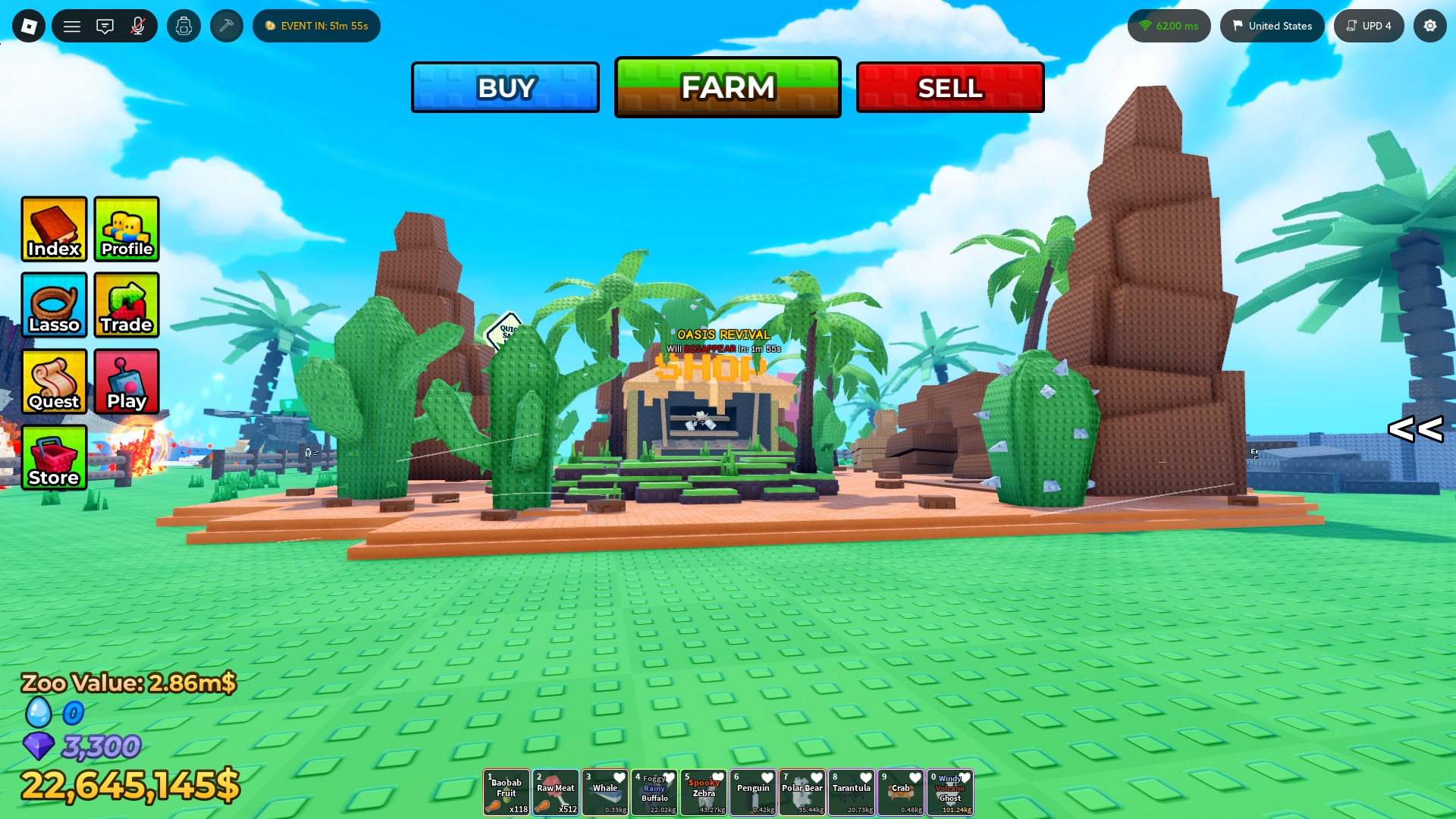Open the hamburger main menu

[x=72, y=25]
